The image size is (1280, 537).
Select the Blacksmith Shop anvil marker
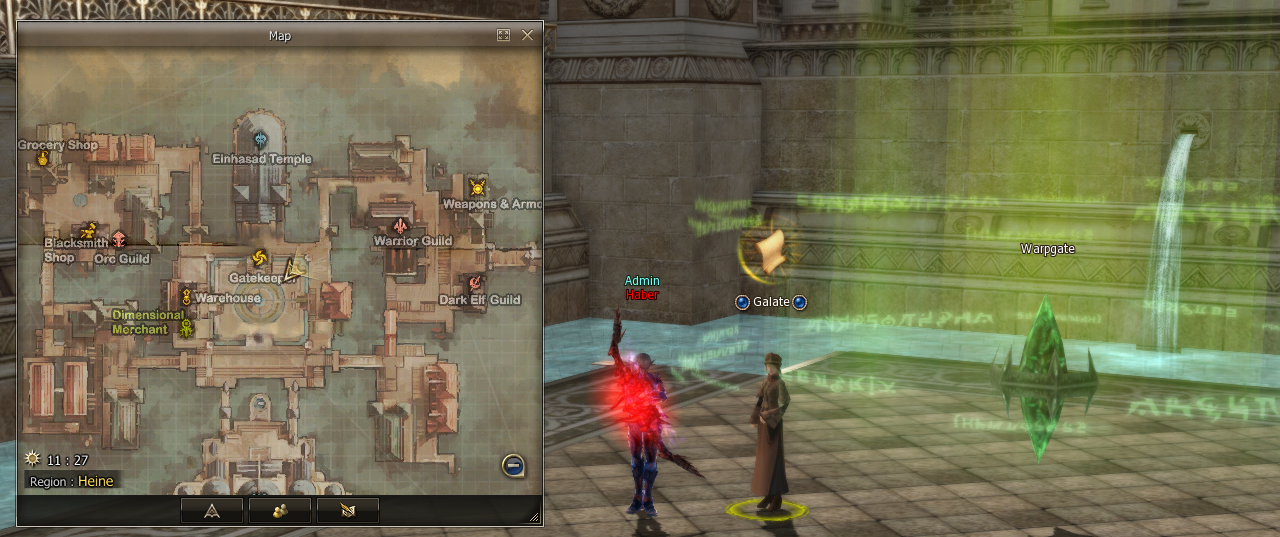(88, 230)
